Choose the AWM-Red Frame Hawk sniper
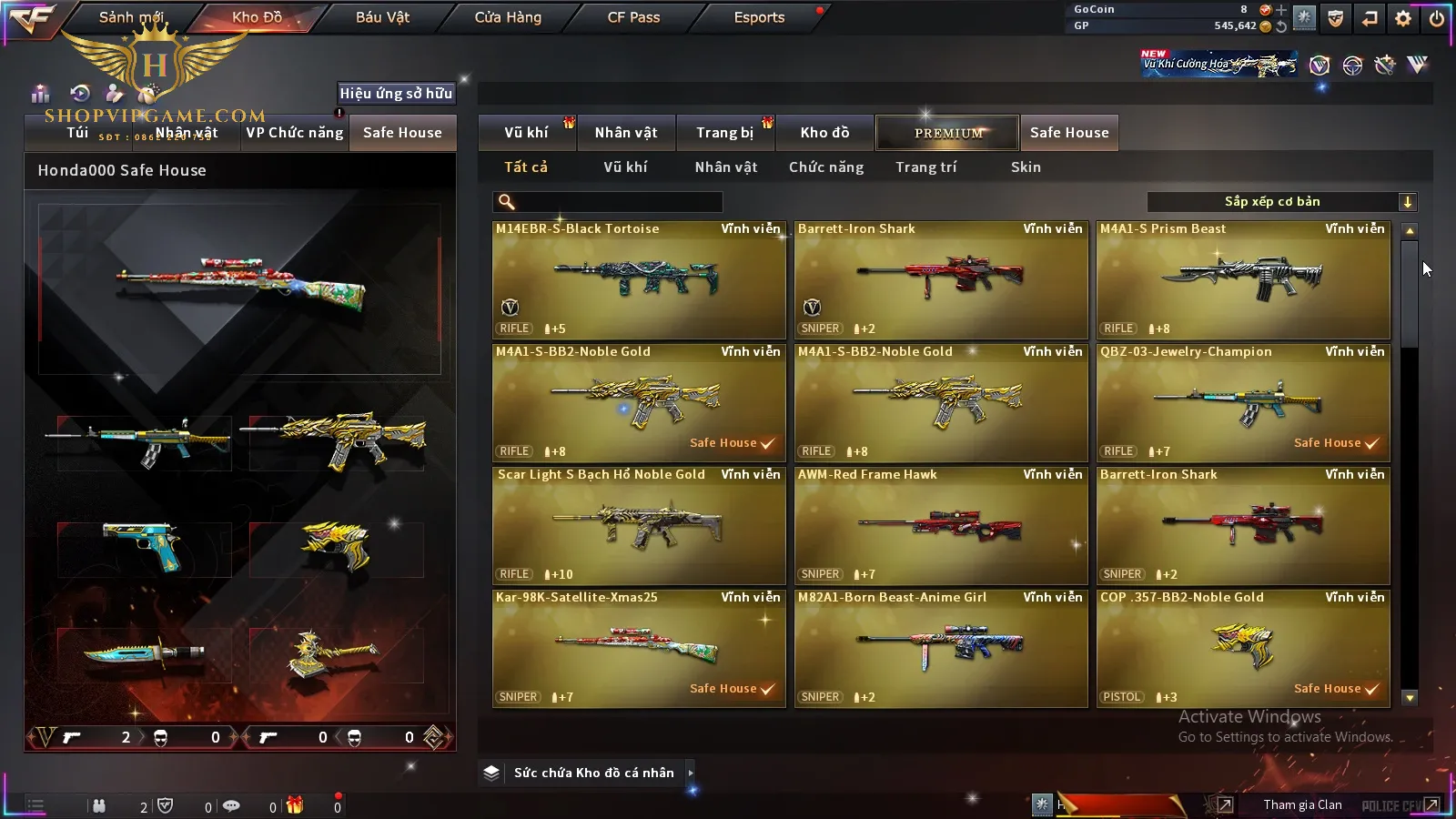This screenshot has height=819, width=1456. 941,526
